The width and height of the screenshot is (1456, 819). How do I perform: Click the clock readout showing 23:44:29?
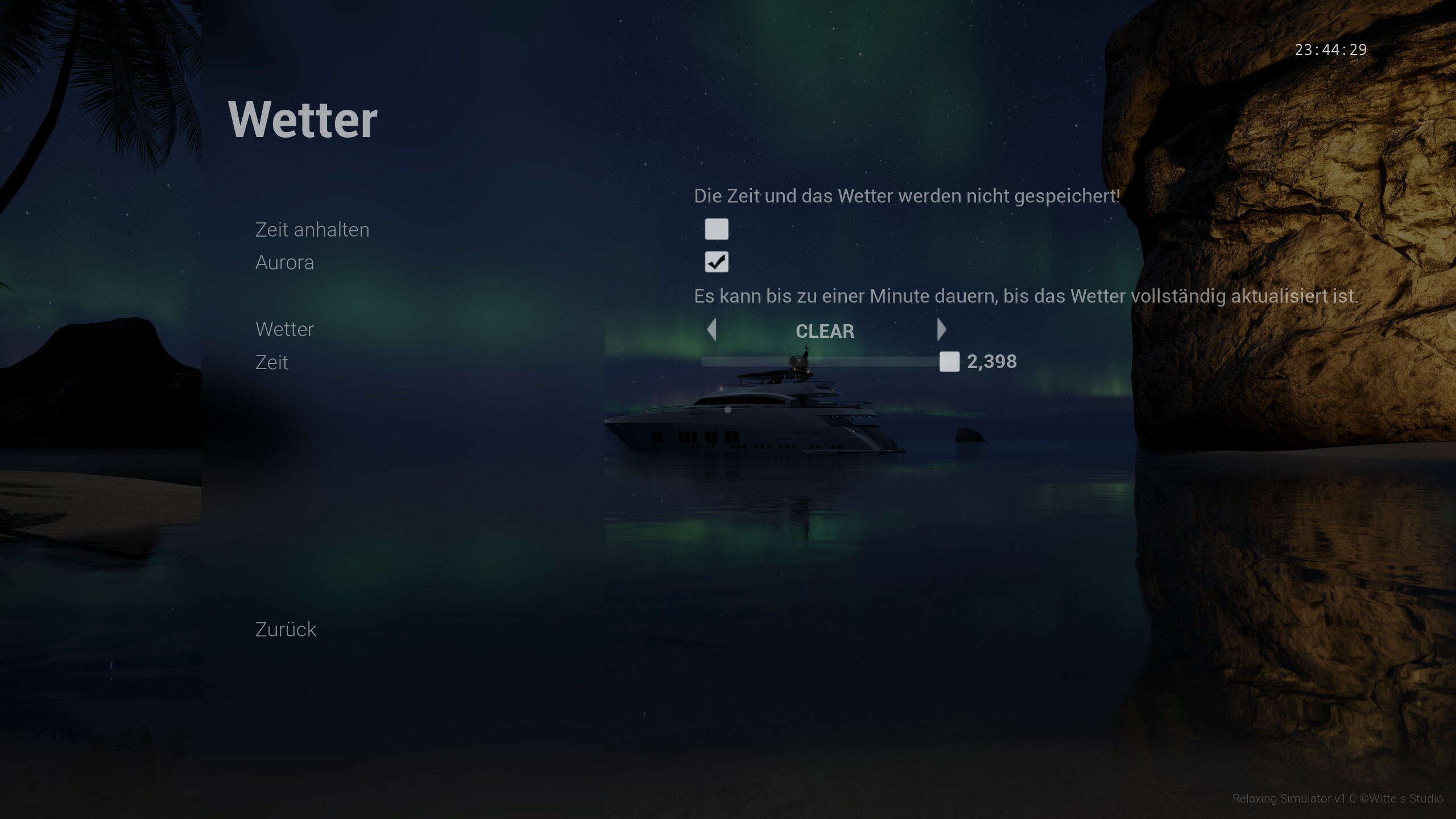(1331, 49)
